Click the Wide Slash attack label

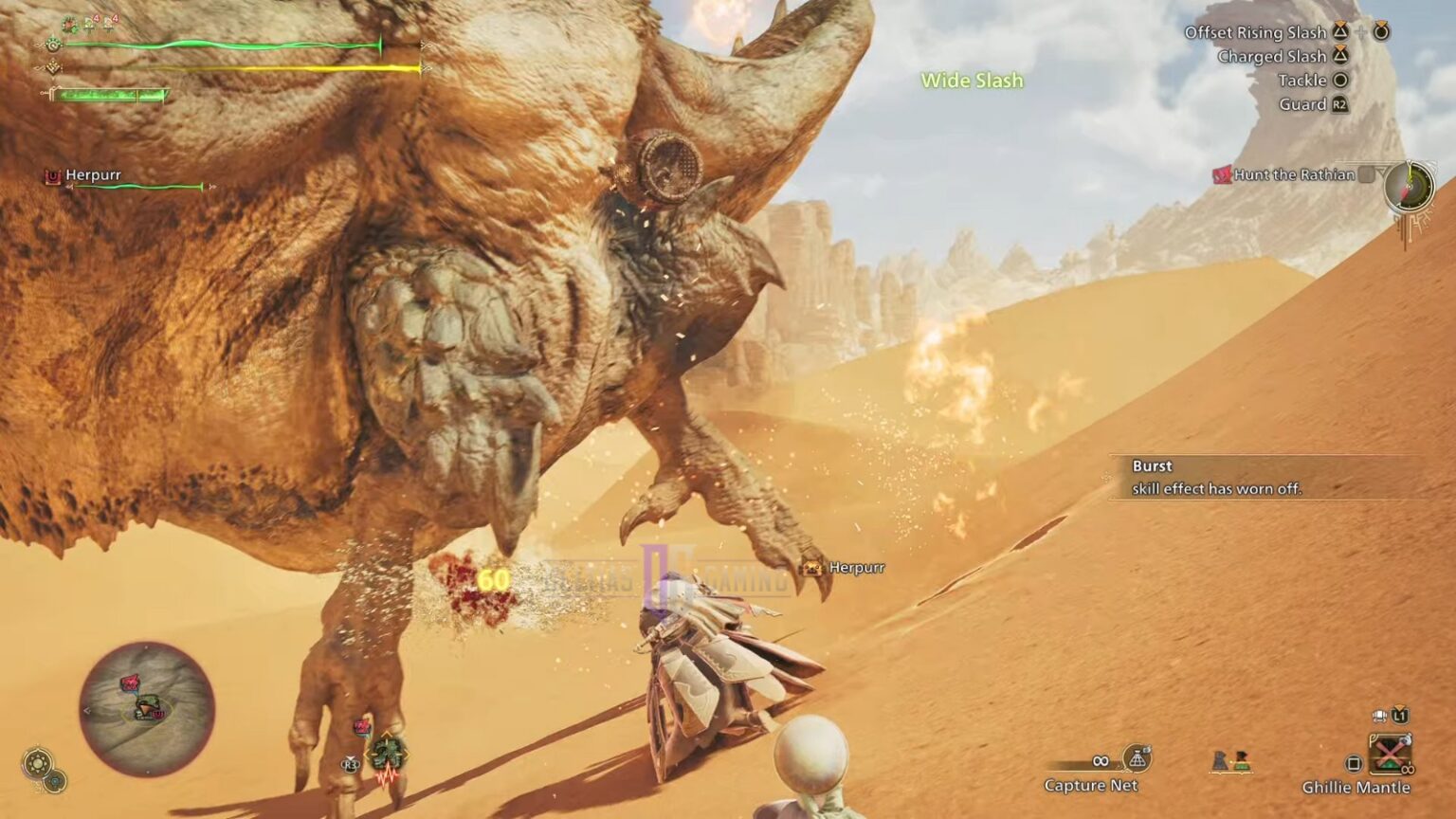pos(973,81)
